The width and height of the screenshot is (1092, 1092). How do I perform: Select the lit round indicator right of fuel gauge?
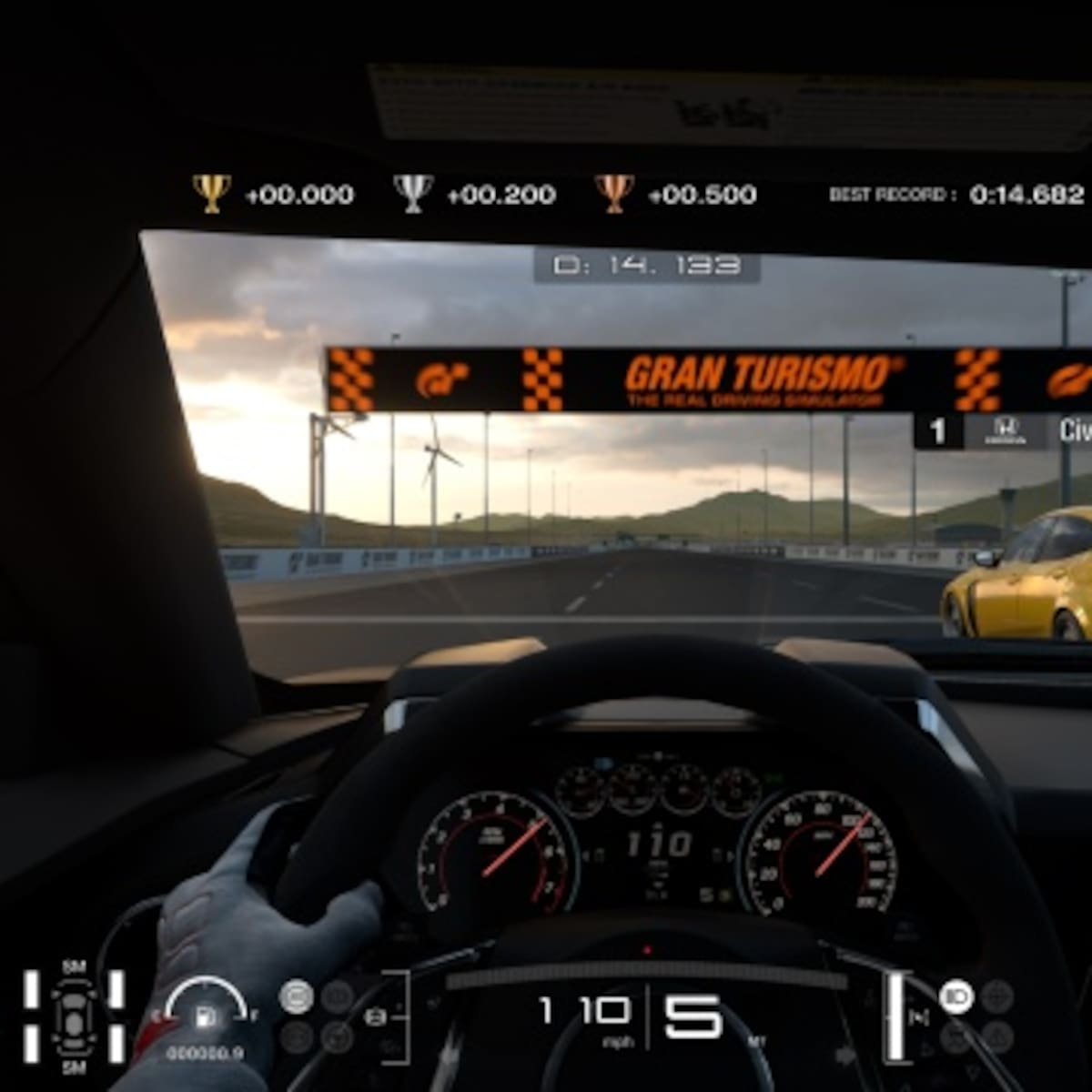(295, 997)
